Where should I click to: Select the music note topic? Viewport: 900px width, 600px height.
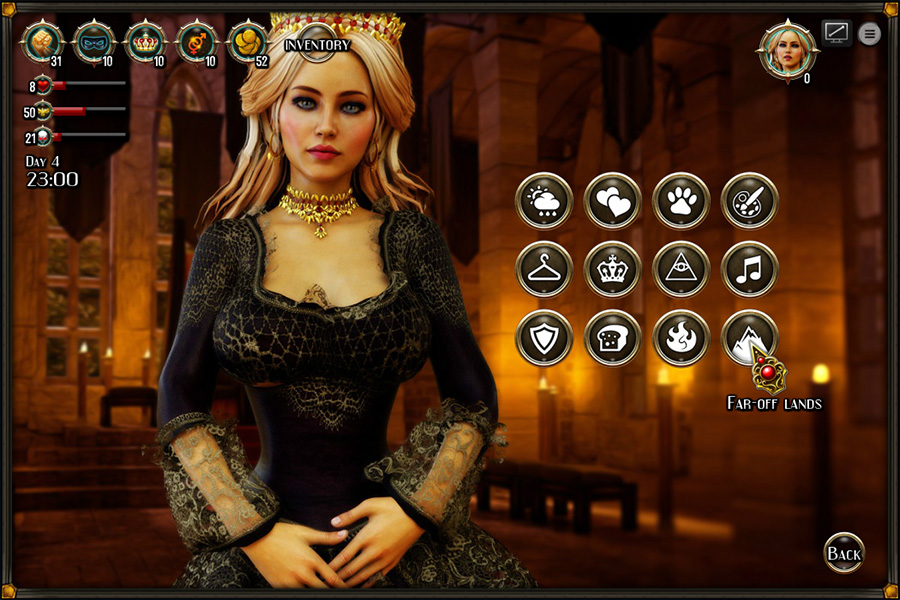749,269
